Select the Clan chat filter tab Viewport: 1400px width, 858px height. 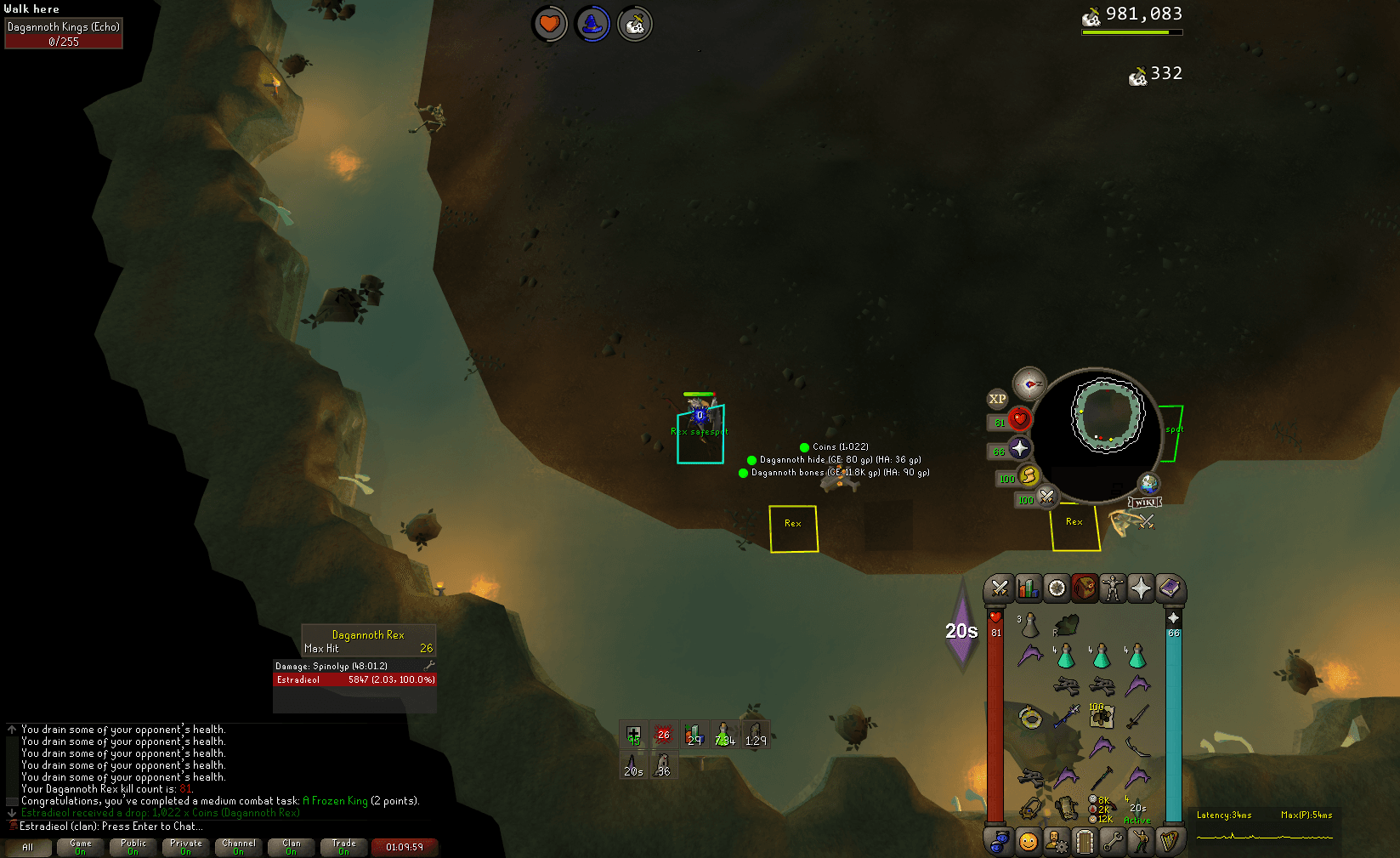point(292,847)
